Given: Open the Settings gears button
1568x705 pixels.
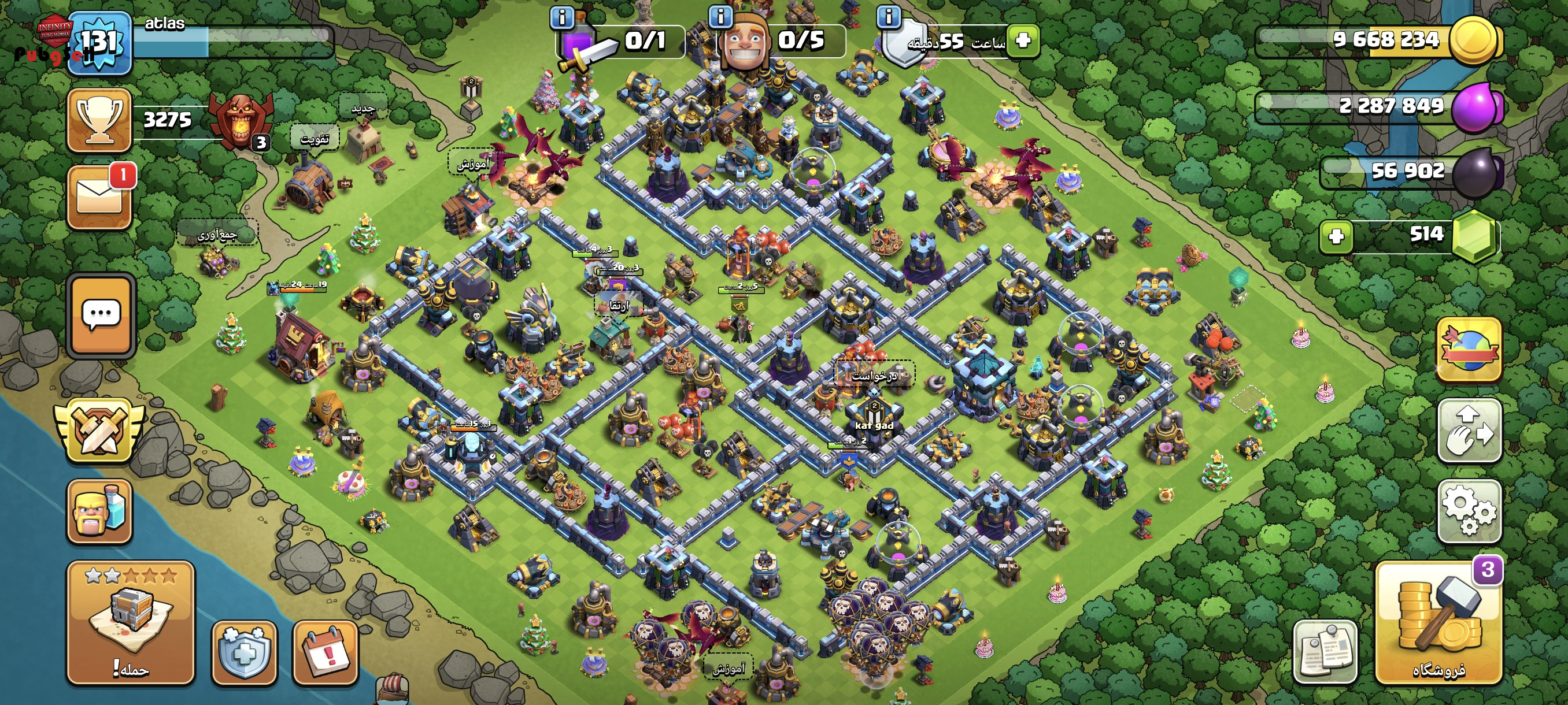Looking at the screenshot, I should [x=1469, y=511].
